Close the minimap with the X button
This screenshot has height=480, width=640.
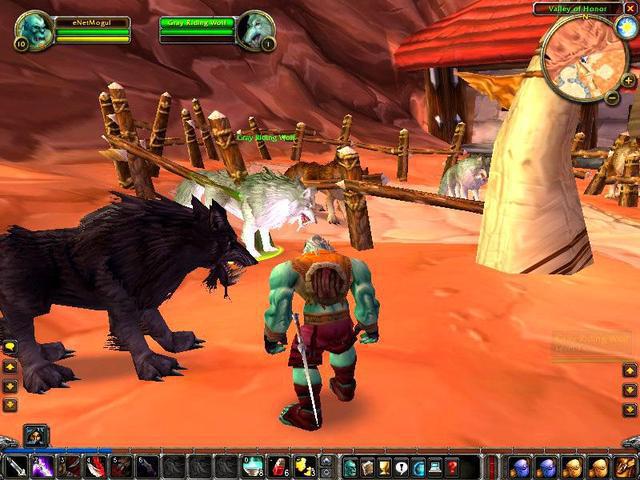pyautogui.click(x=630, y=8)
